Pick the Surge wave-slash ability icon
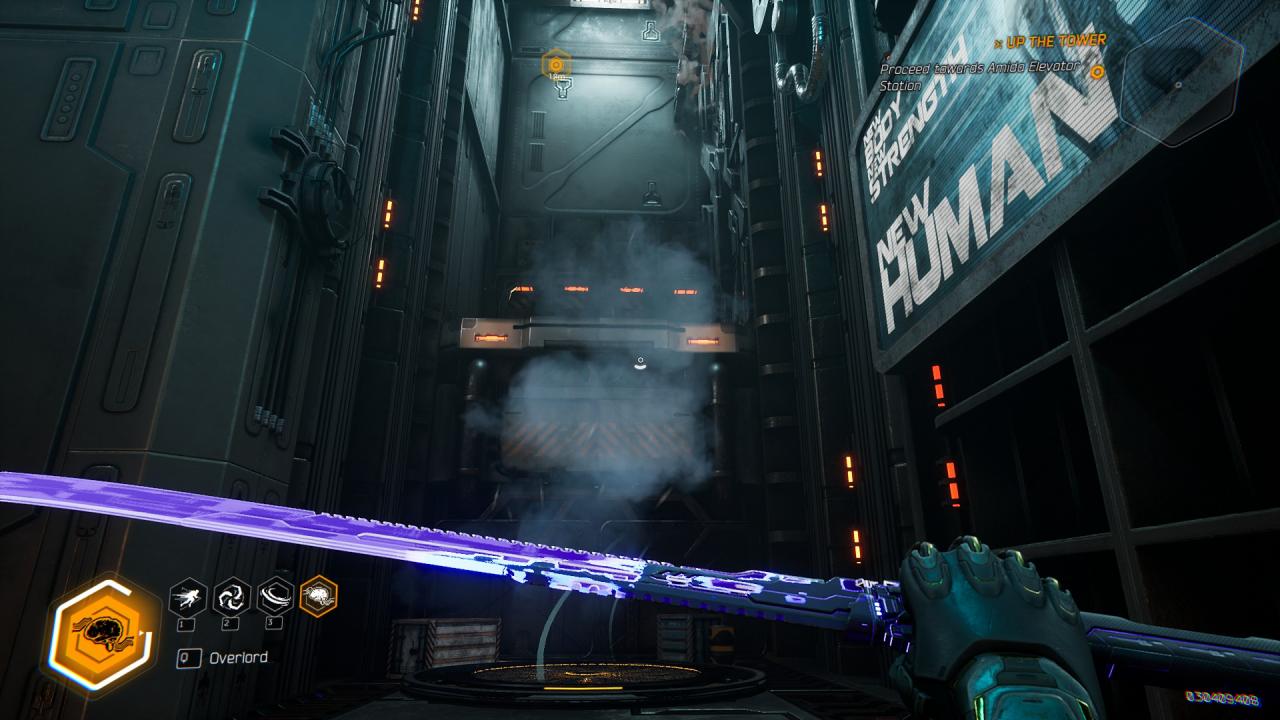Image resolution: width=1280 pixels, height=720 pixels. [x=276, y=597]
